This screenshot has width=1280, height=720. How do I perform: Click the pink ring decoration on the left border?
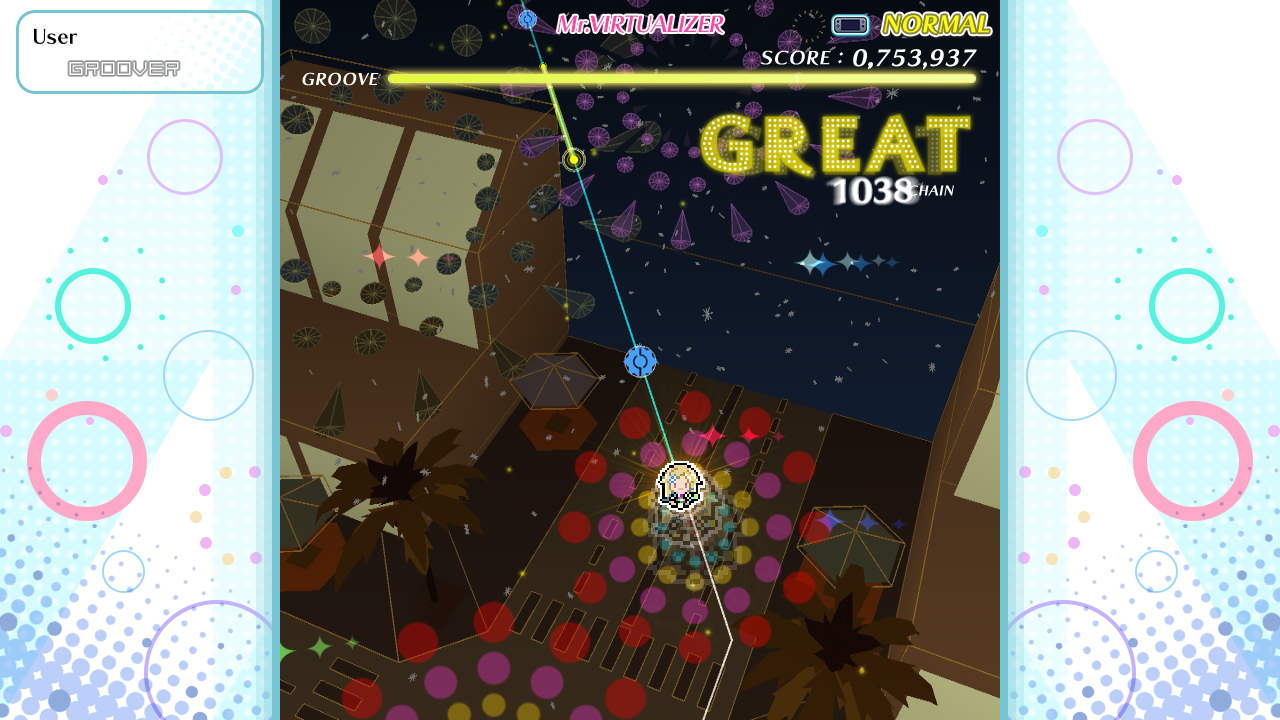[87, 458]
